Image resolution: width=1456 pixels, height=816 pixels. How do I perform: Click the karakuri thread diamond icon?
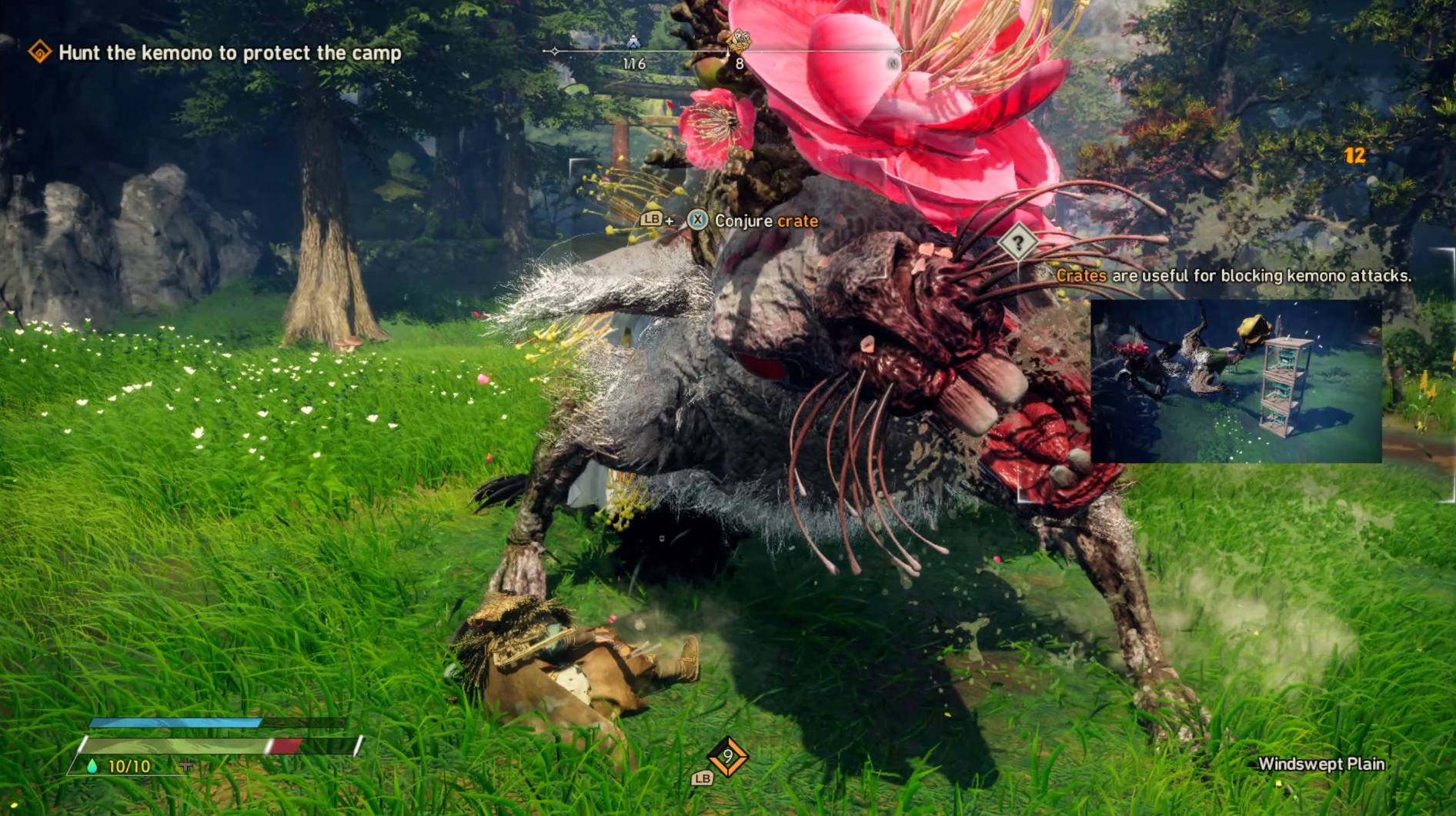pyautogui.click(x=727, y=757)
